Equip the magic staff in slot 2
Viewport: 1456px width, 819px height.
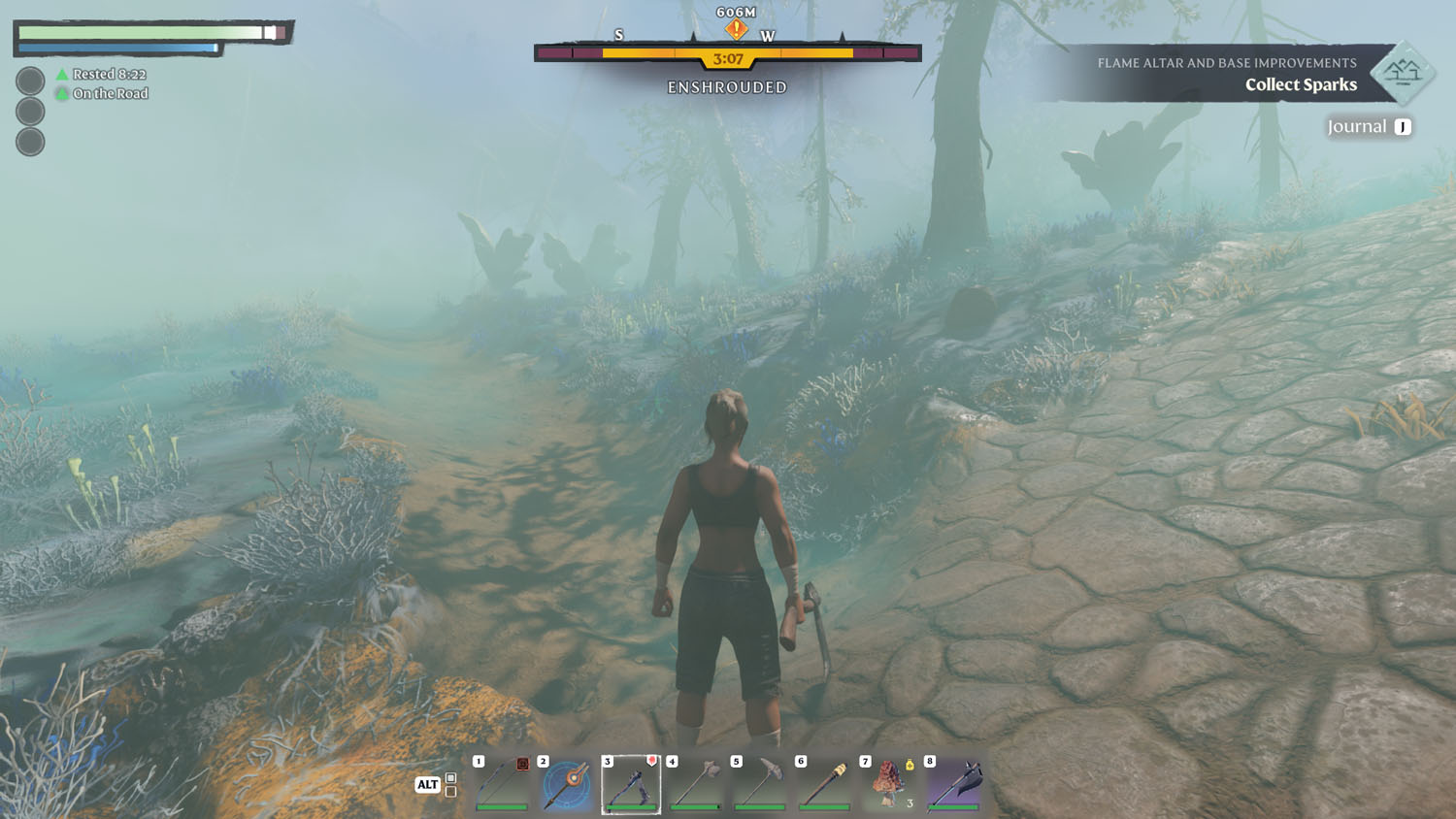(567, 784)
